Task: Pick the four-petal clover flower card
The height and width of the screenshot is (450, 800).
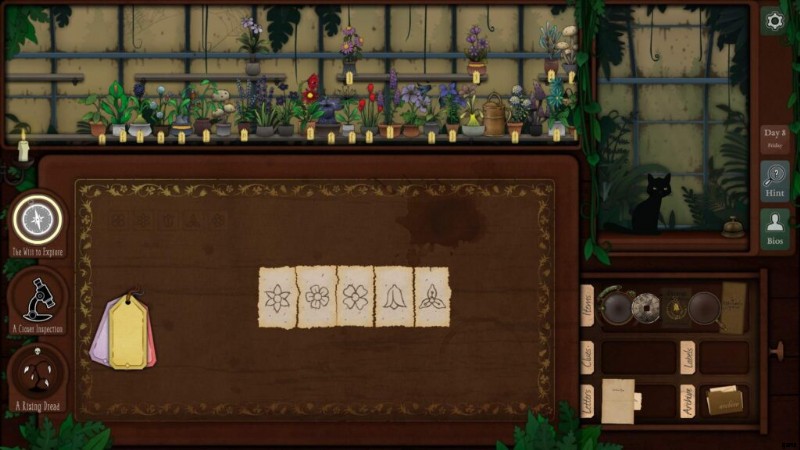Action: point(355,297)
